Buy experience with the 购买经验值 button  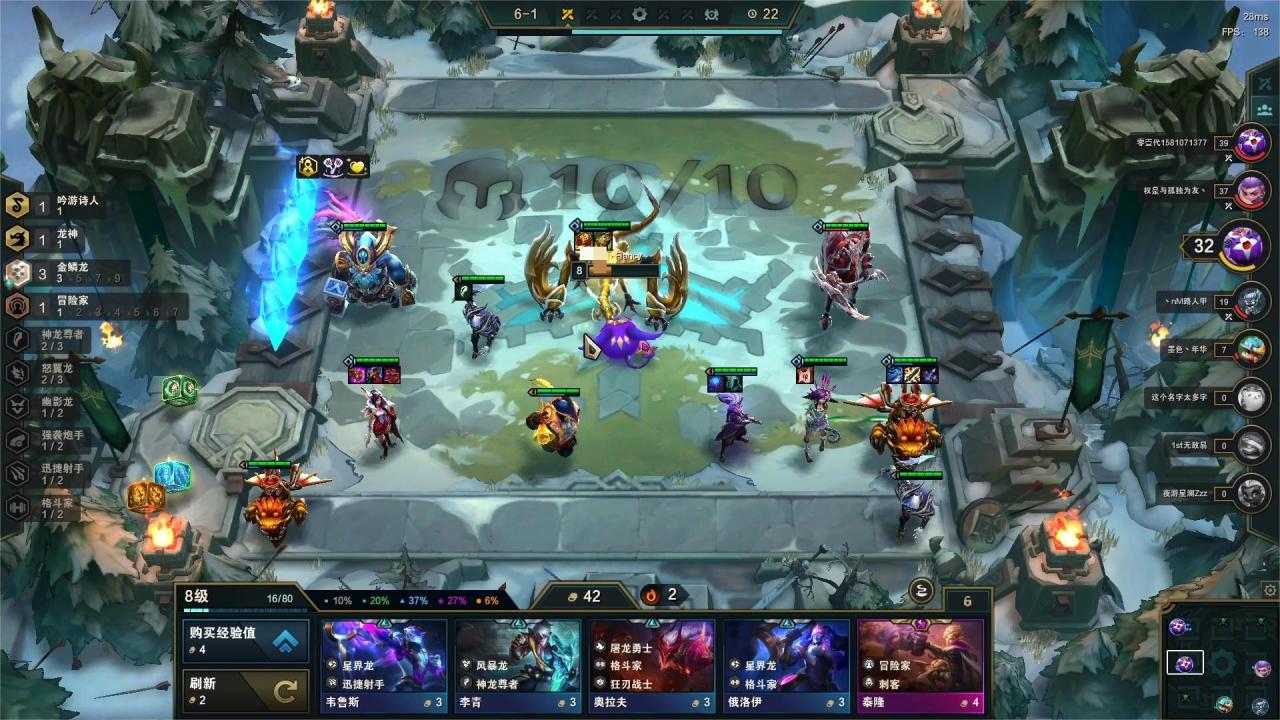[243, 641]
